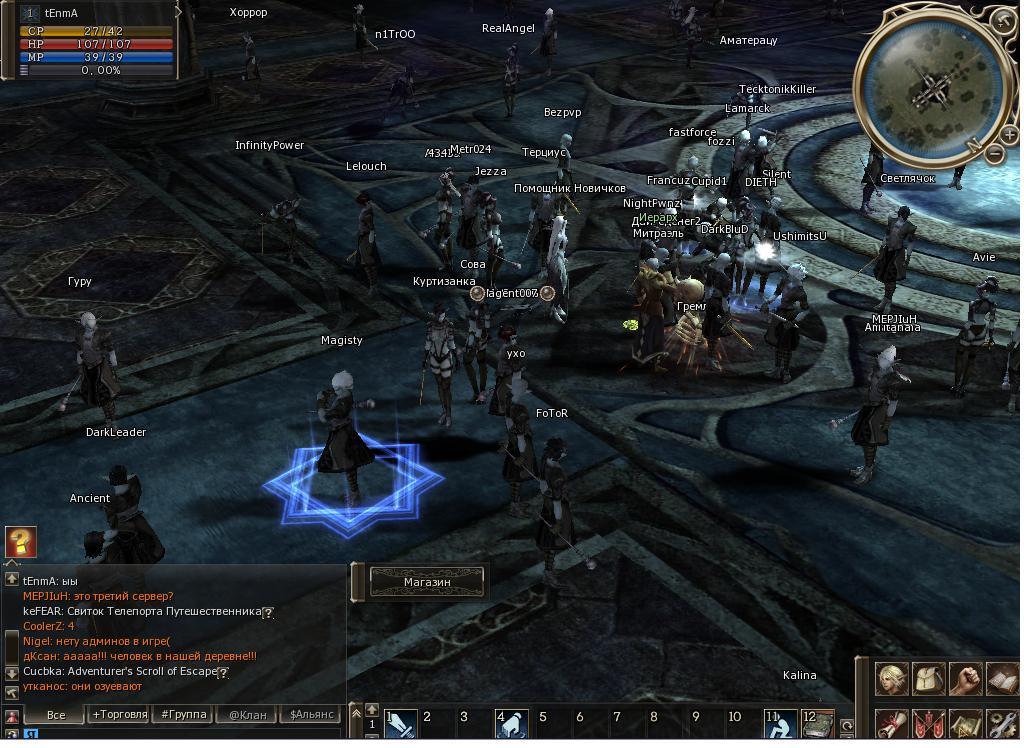Open the red question mark help icon
The width and height of the screenshot is (1024, 748).
[x=20, y=541]
